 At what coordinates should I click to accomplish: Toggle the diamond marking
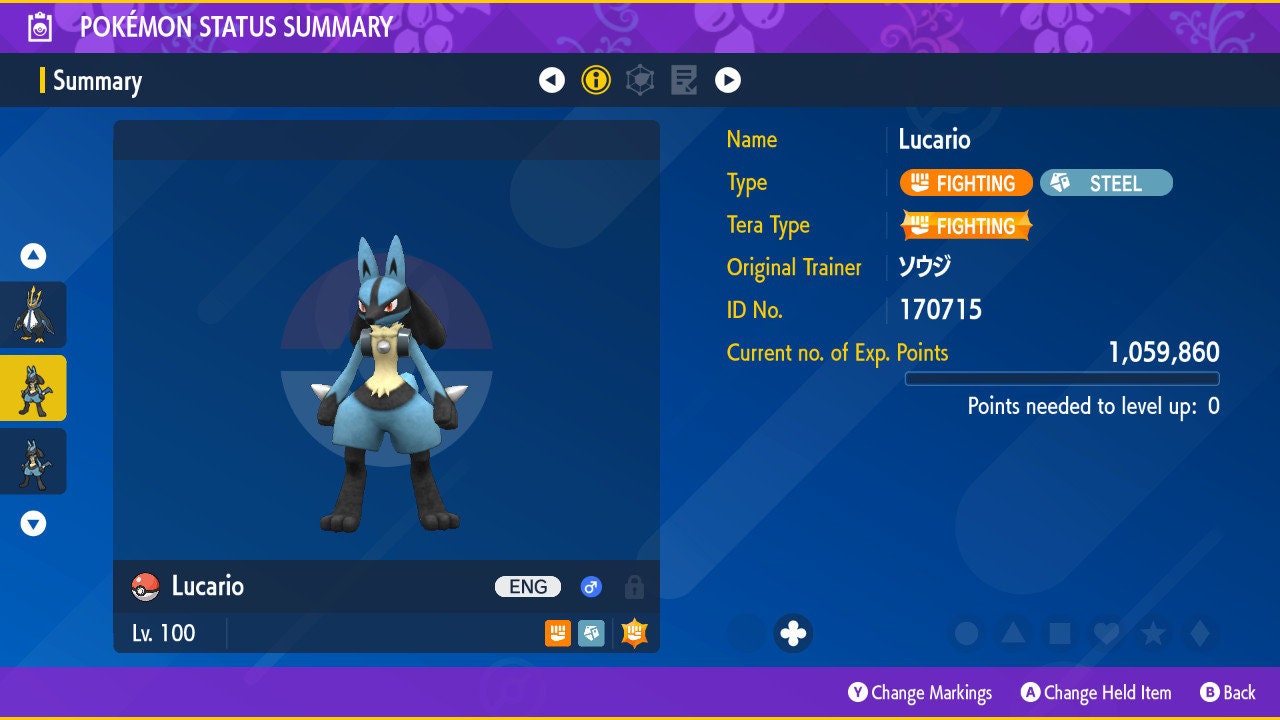pos(1199,633)
